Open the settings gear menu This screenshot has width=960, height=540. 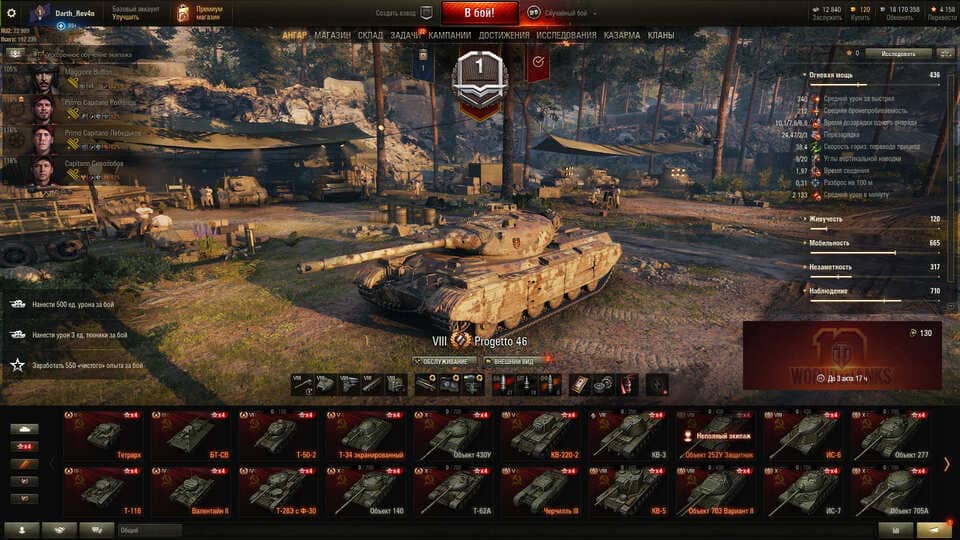click(11, 13)
